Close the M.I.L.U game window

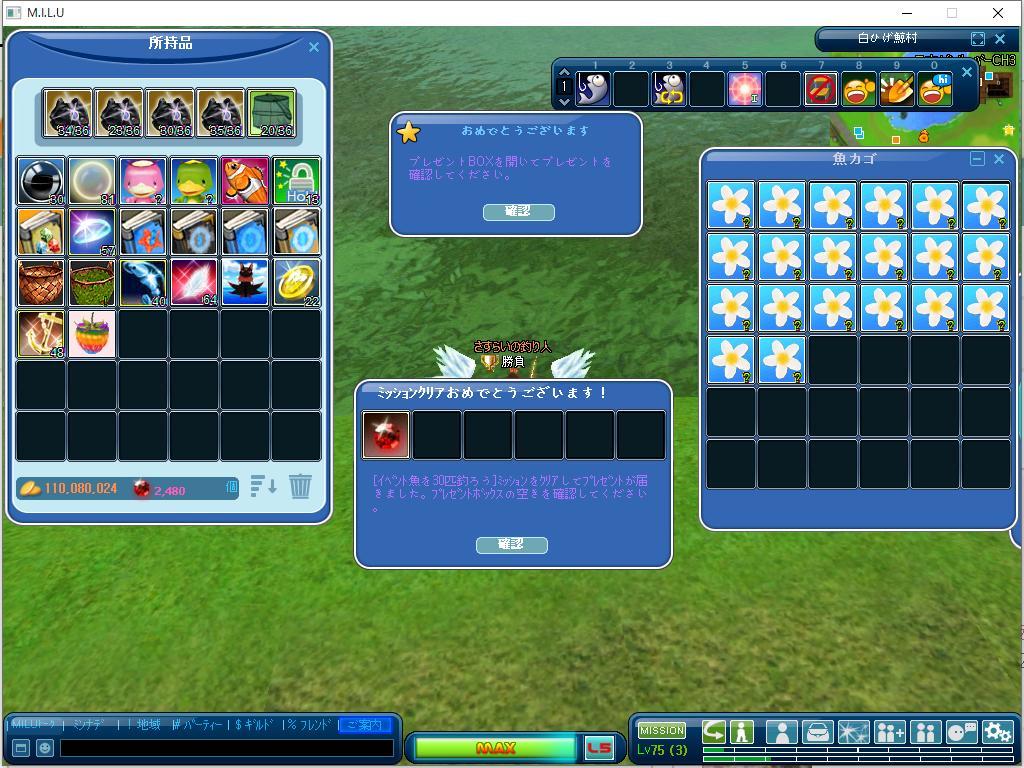tap(998, 13)
